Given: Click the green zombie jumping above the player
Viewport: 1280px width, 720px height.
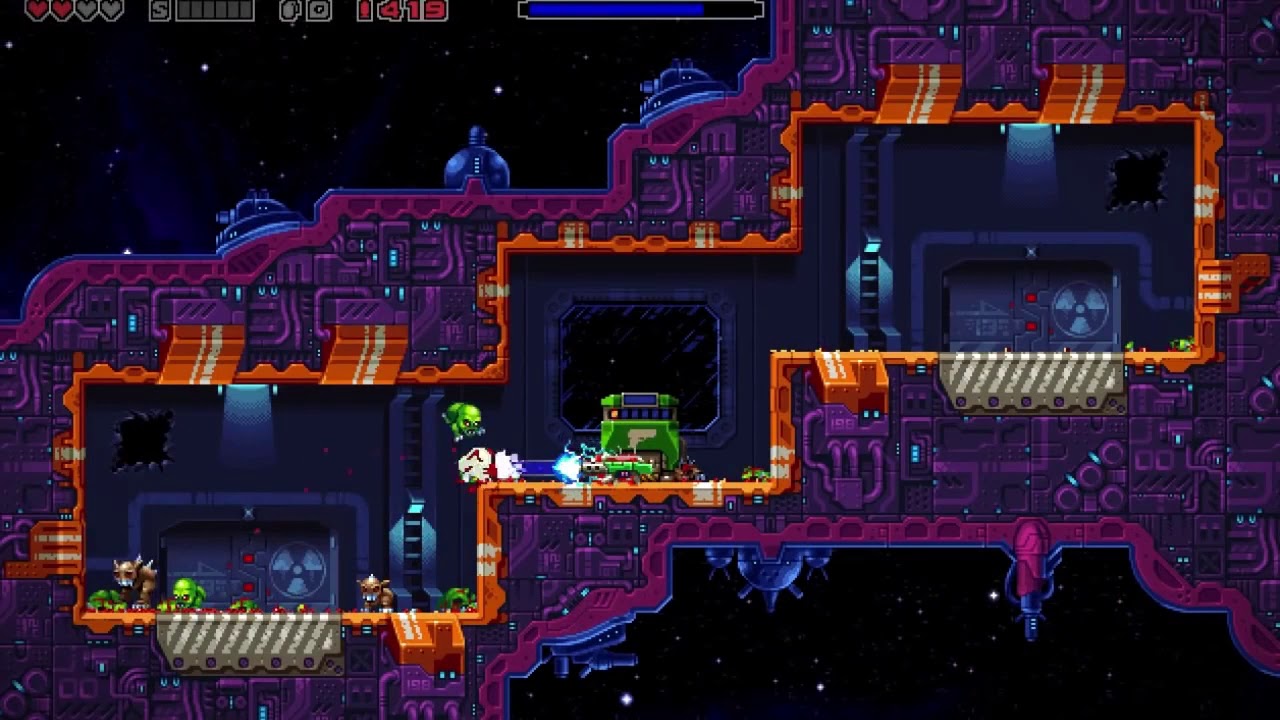Looking at the screenshot, I should 463,418.
